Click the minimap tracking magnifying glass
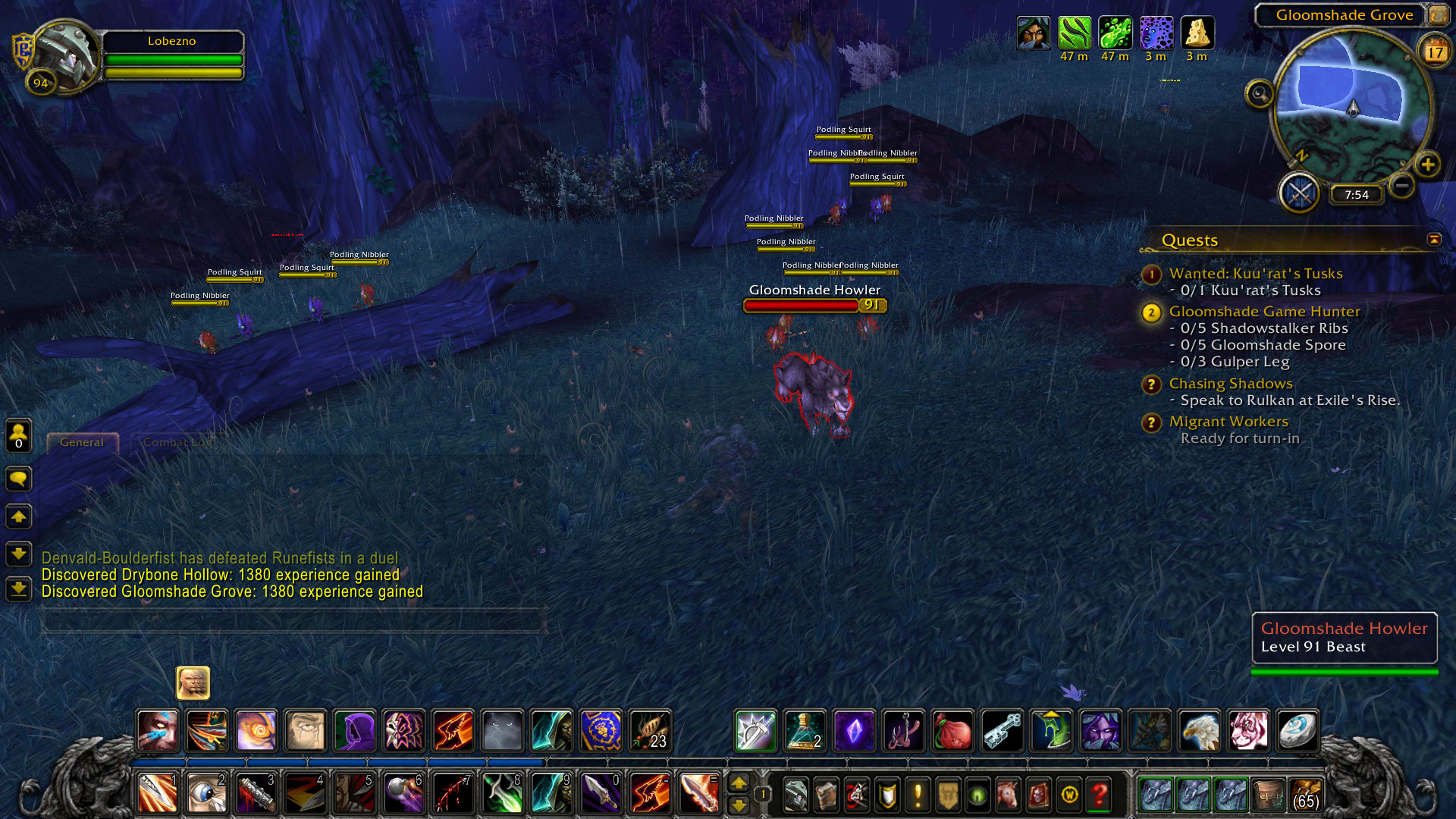The image size is (1456, 819). click(1260, 94)
